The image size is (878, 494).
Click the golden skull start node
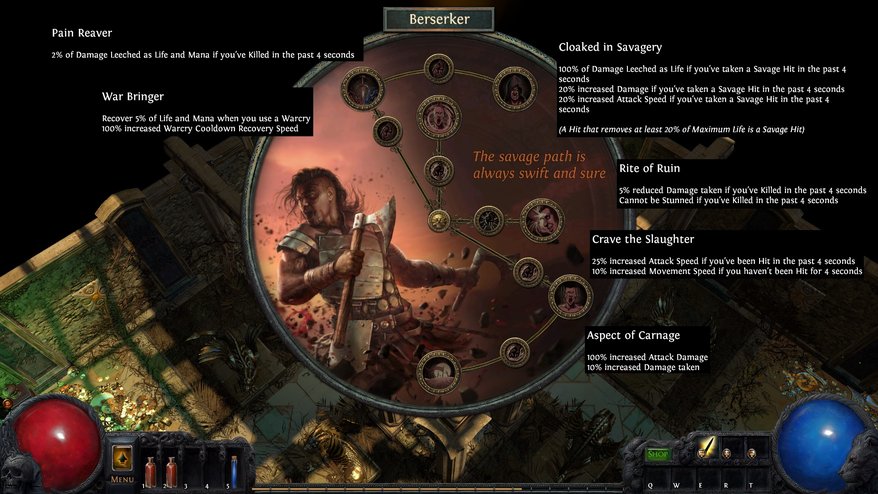tap(438, 220)
